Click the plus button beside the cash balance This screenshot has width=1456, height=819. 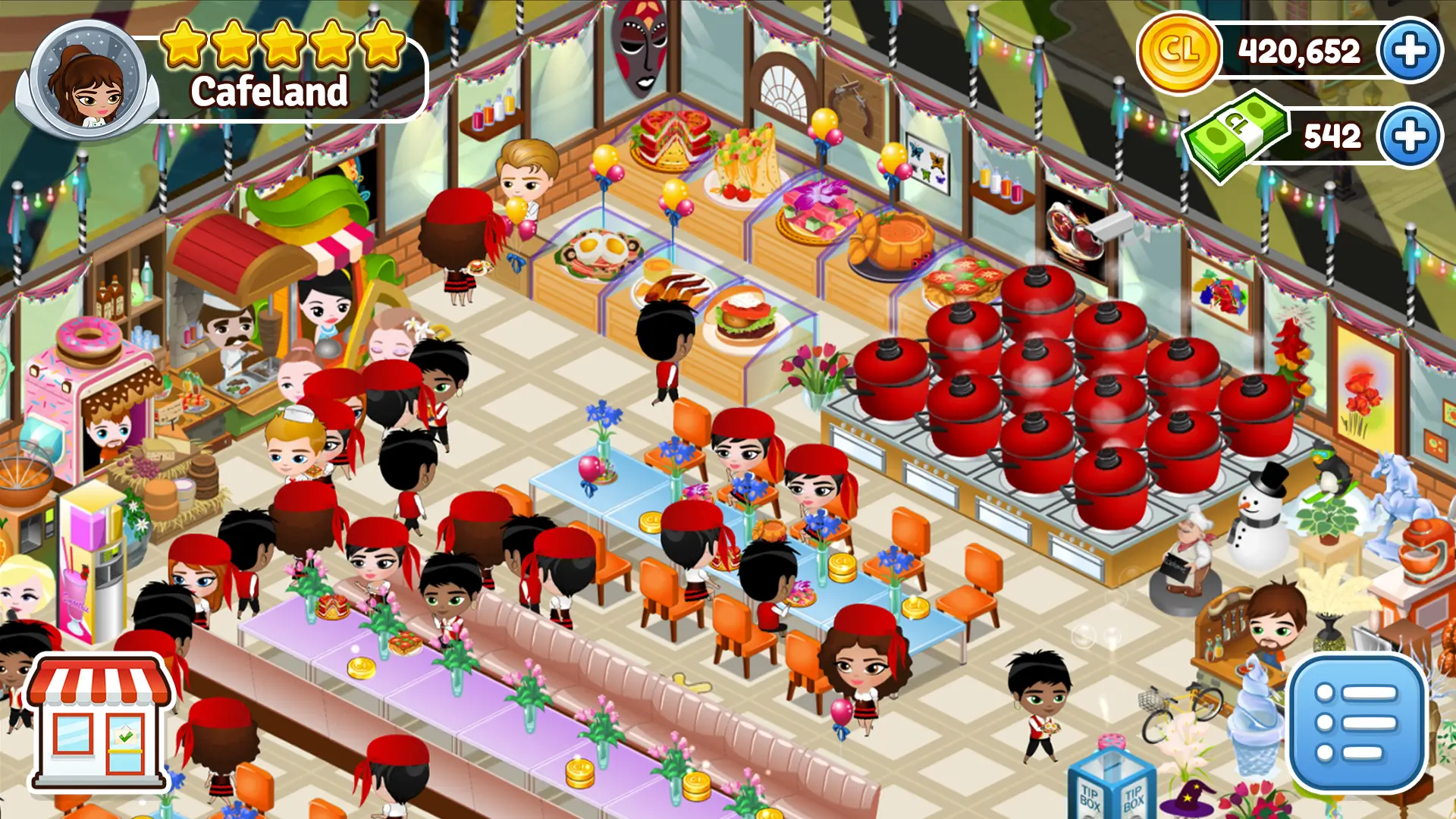(1412, 136)
